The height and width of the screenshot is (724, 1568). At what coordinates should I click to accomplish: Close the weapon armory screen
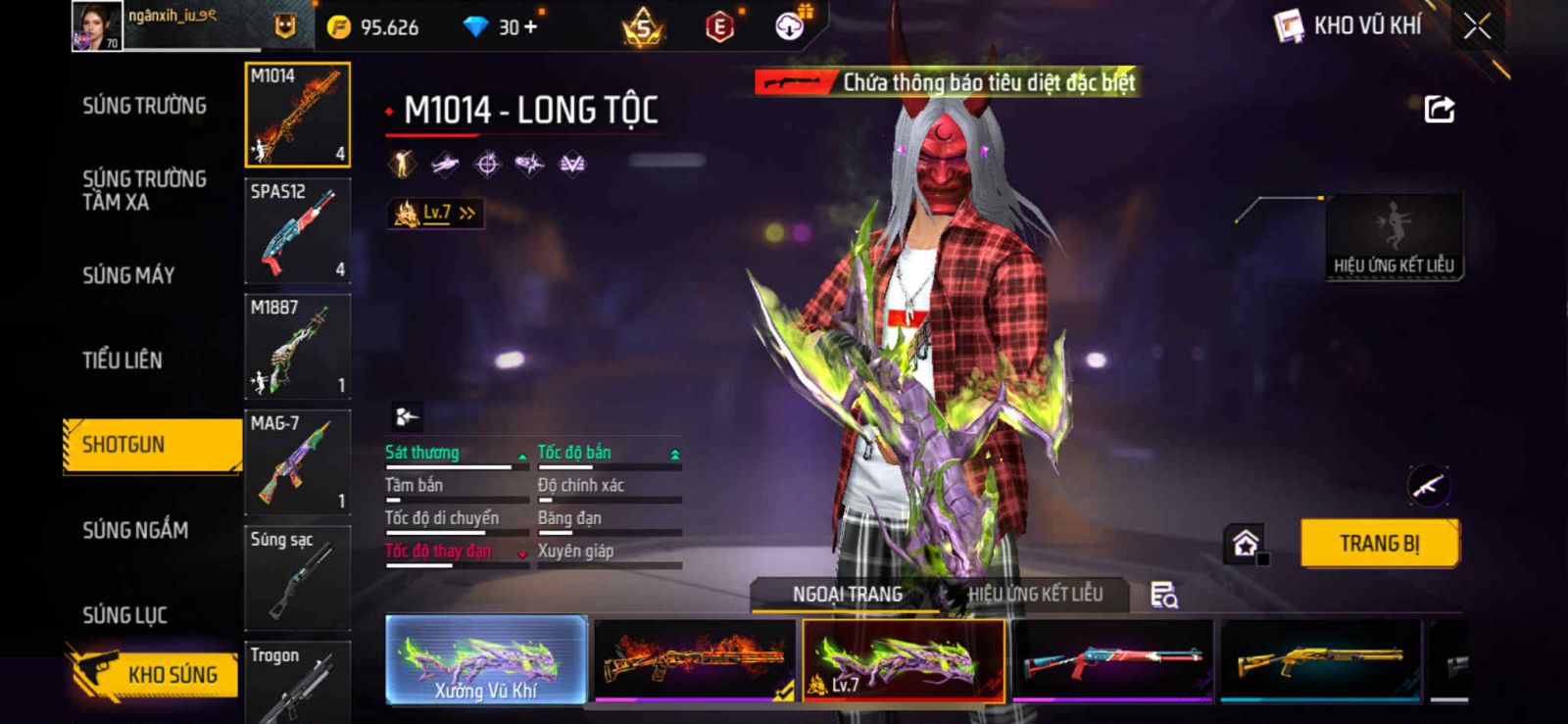[1477, 26]
